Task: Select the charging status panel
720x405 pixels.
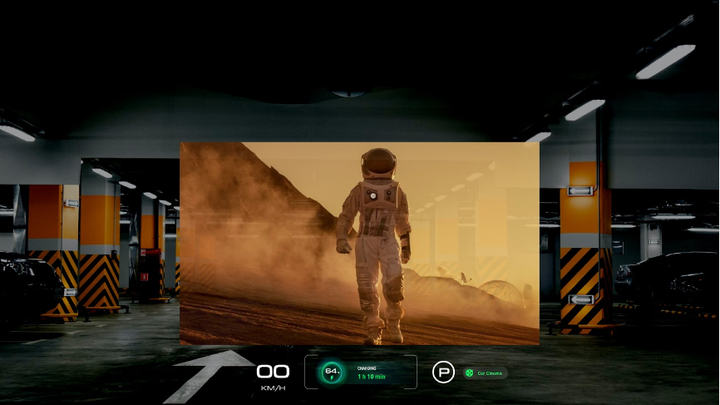Action: 360,372
